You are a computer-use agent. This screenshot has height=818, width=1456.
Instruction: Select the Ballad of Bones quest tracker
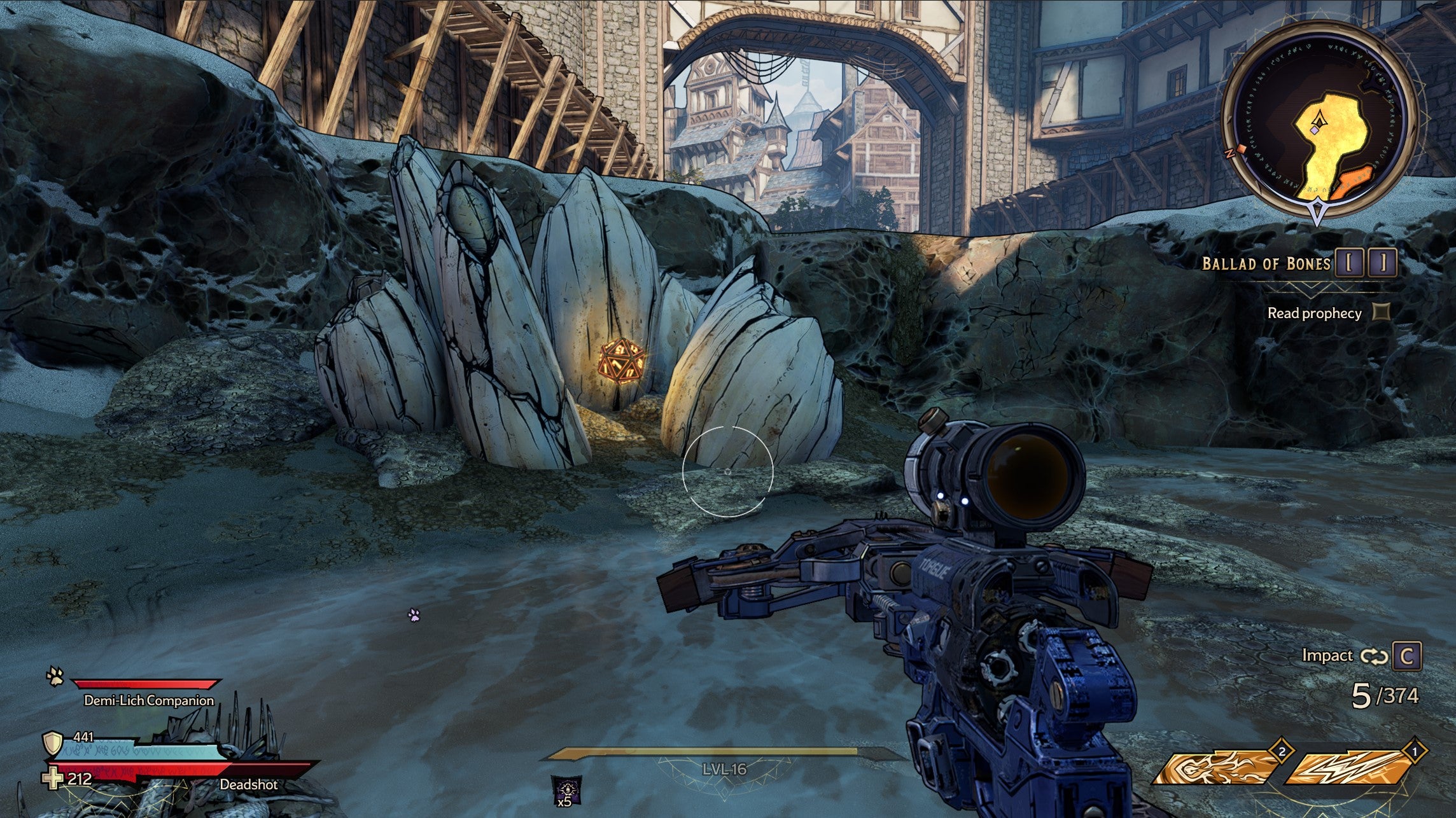[x=1266, y=263]
